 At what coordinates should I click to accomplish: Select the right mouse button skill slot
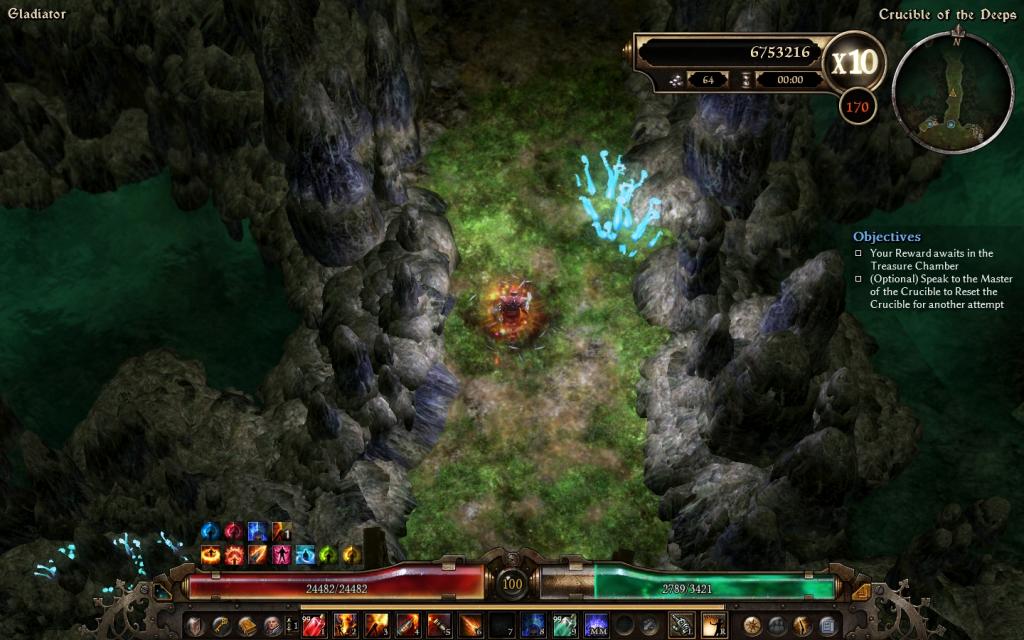pyautogui.click(x=713, y=626)
